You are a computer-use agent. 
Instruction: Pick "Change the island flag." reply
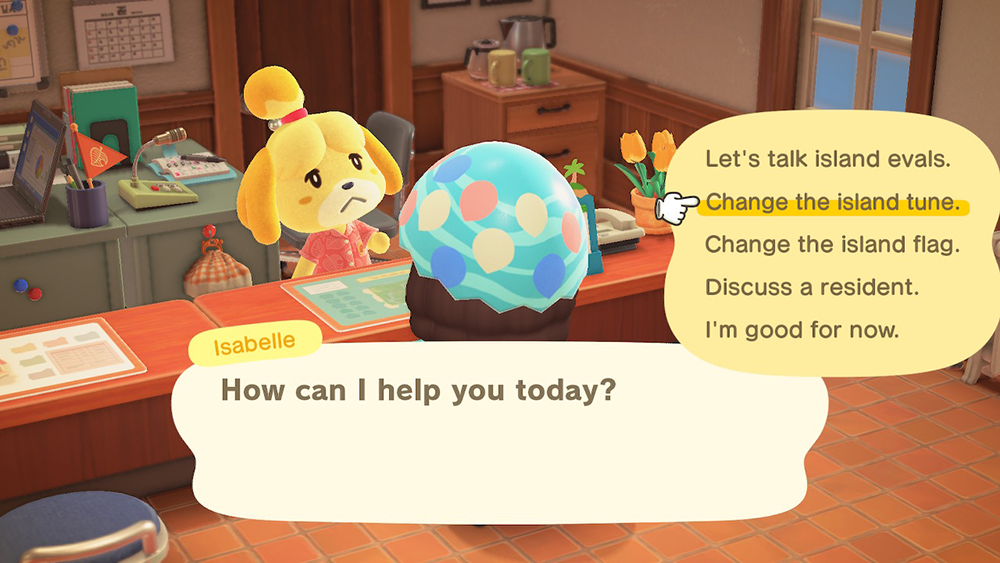832,244
